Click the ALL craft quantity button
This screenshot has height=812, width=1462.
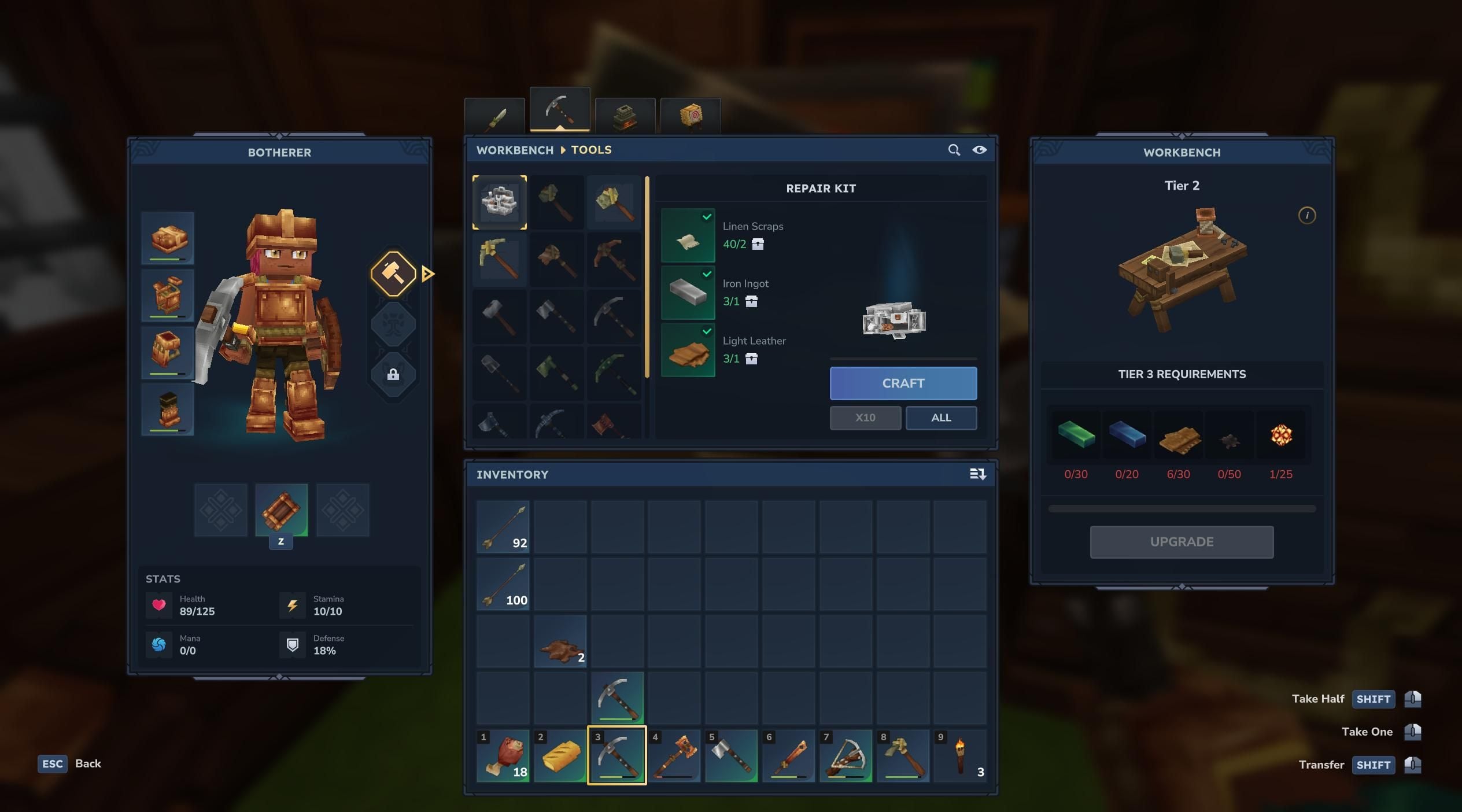941,418
